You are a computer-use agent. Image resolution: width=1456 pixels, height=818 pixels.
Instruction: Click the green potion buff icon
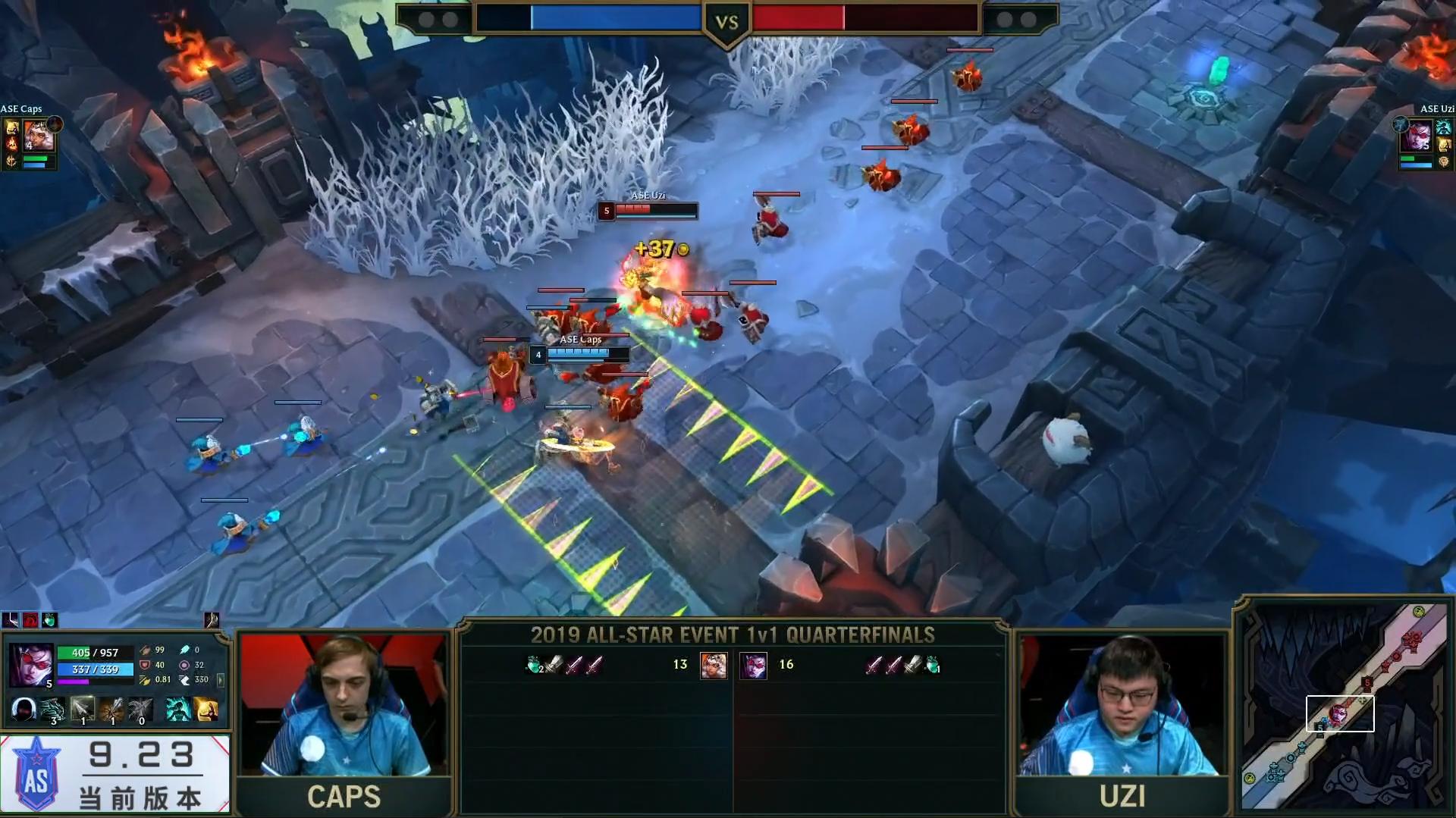pos(49,620)
